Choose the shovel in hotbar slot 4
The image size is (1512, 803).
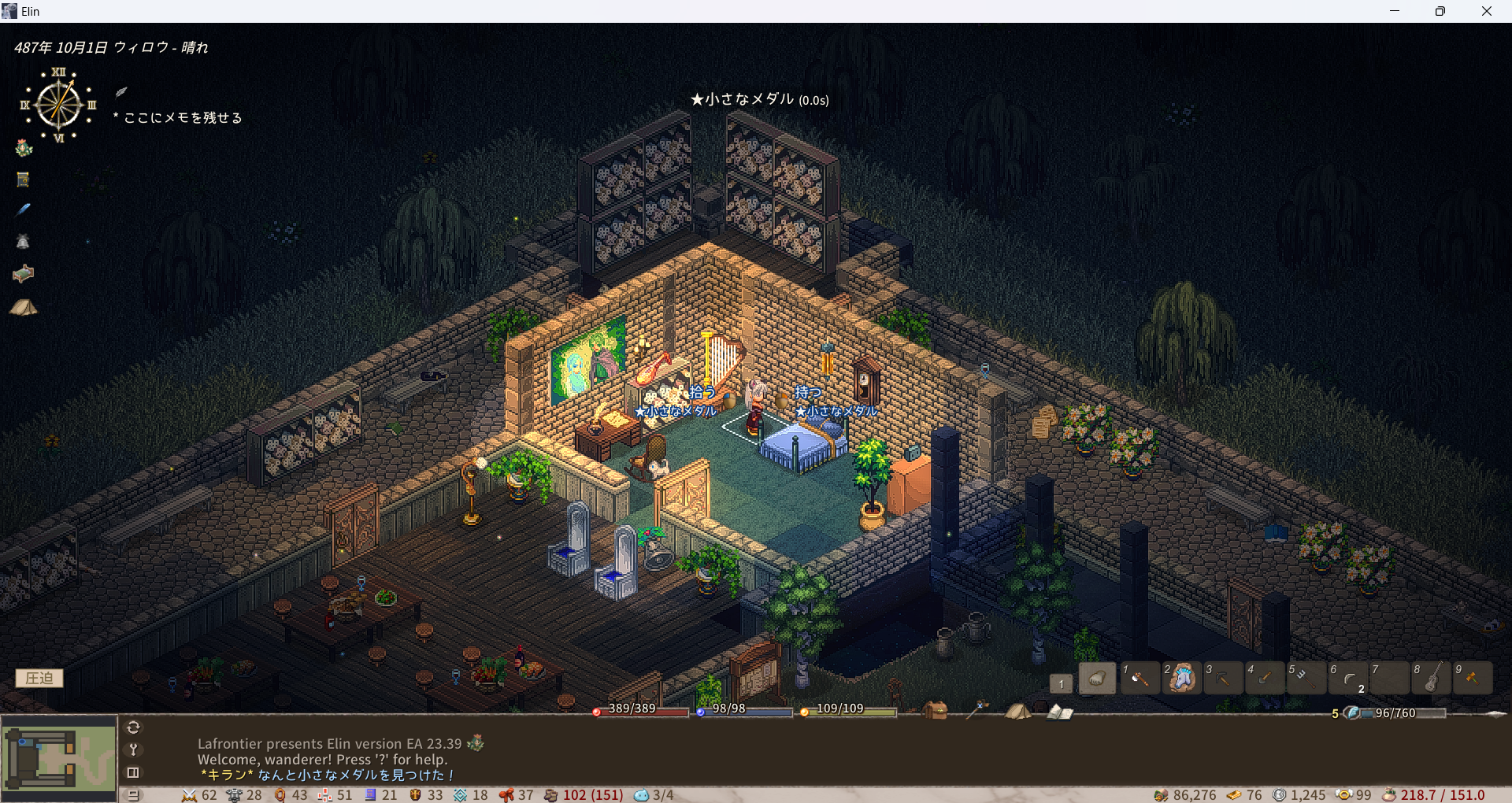coord(1265,678)
